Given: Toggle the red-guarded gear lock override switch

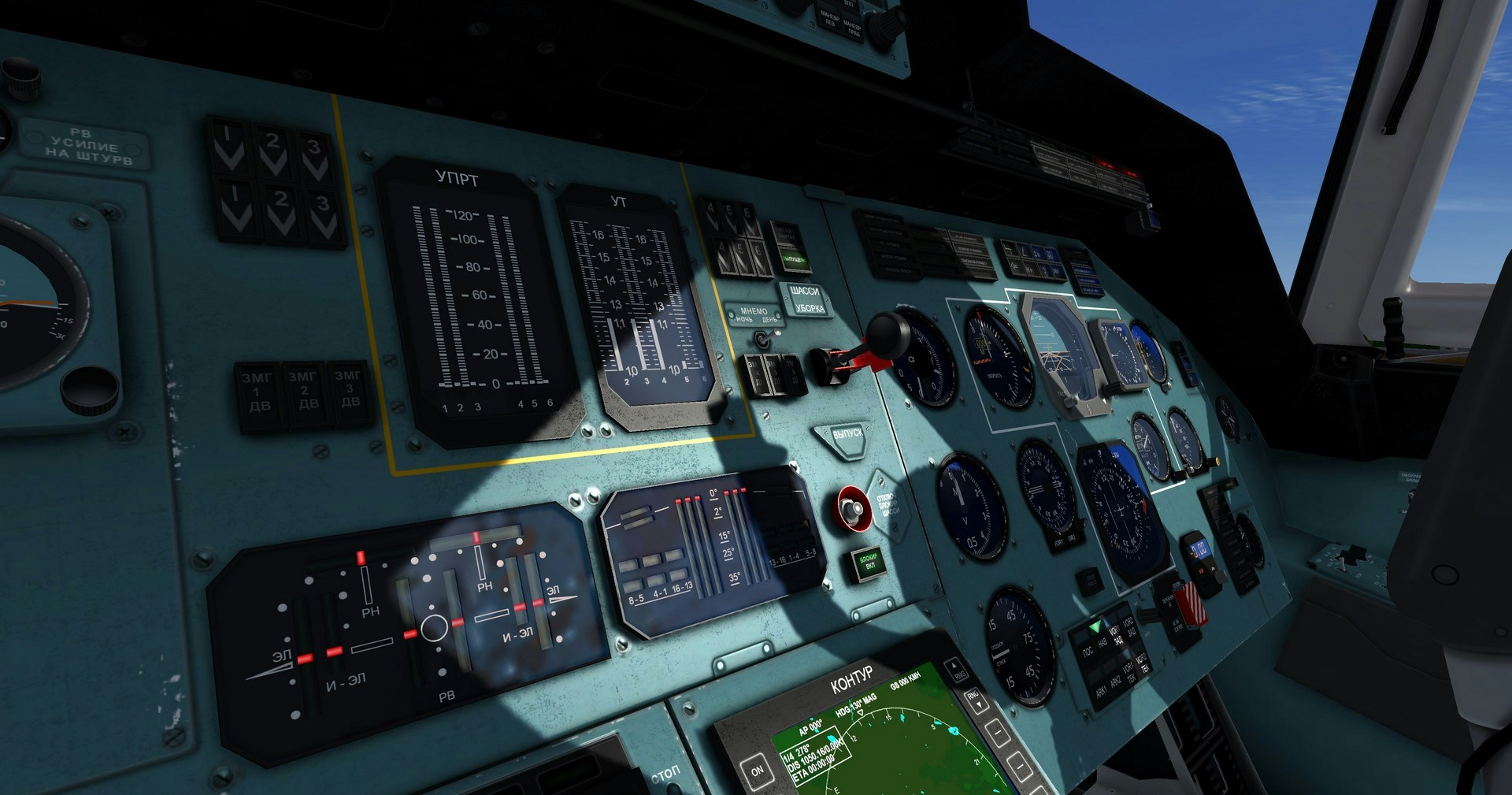Looking at the screenshot, I should pos(851,508).
